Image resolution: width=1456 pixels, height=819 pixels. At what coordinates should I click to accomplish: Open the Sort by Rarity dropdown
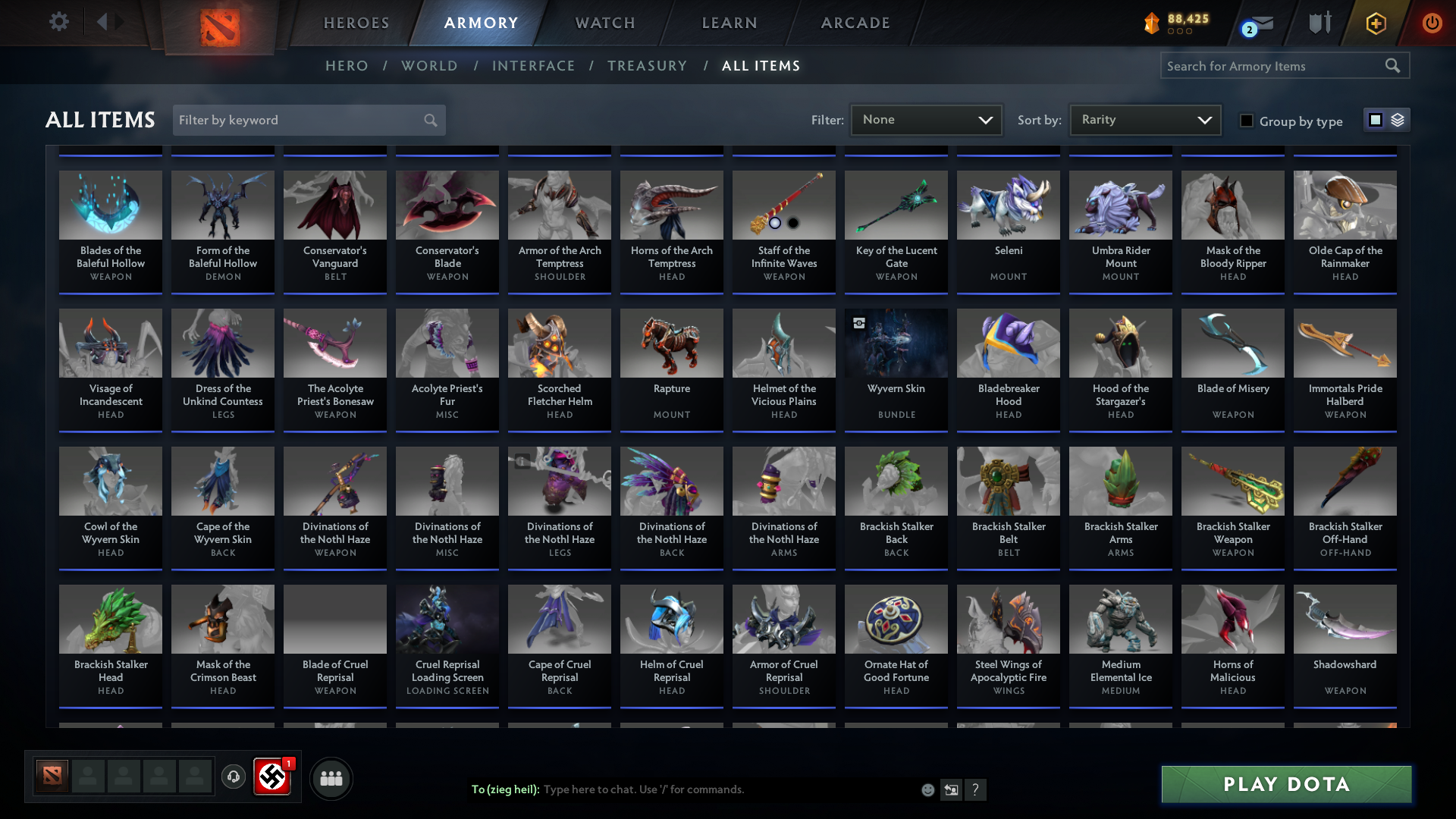point(1144,120)
